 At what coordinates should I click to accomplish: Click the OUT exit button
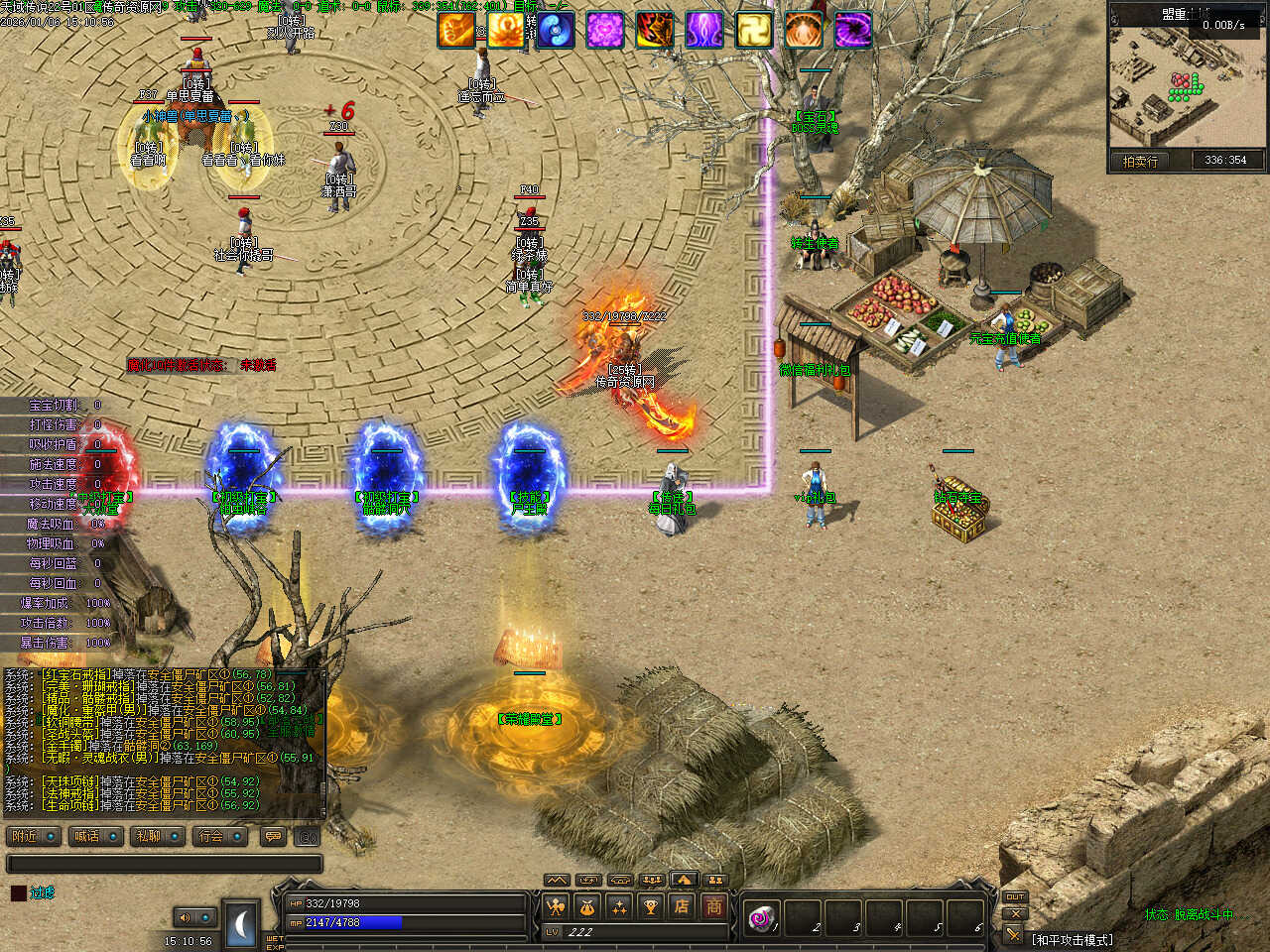1014,897
